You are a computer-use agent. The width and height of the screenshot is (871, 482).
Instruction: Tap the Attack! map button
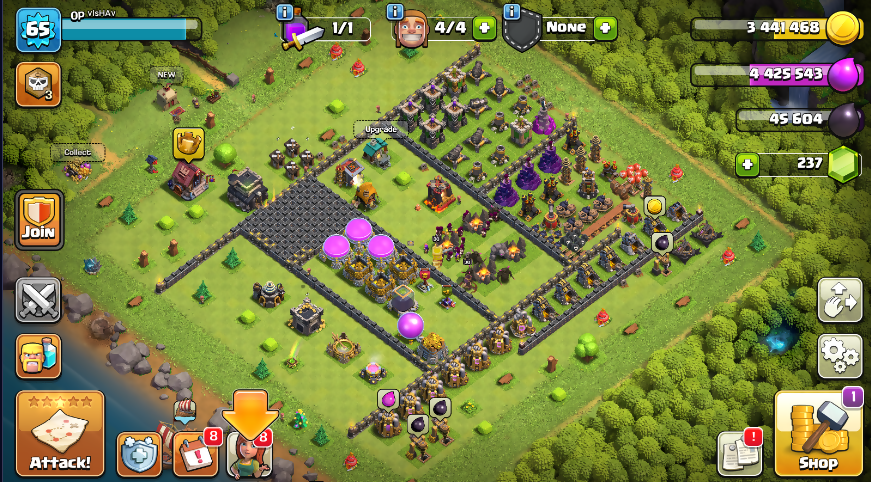click(x=60, y=433)
